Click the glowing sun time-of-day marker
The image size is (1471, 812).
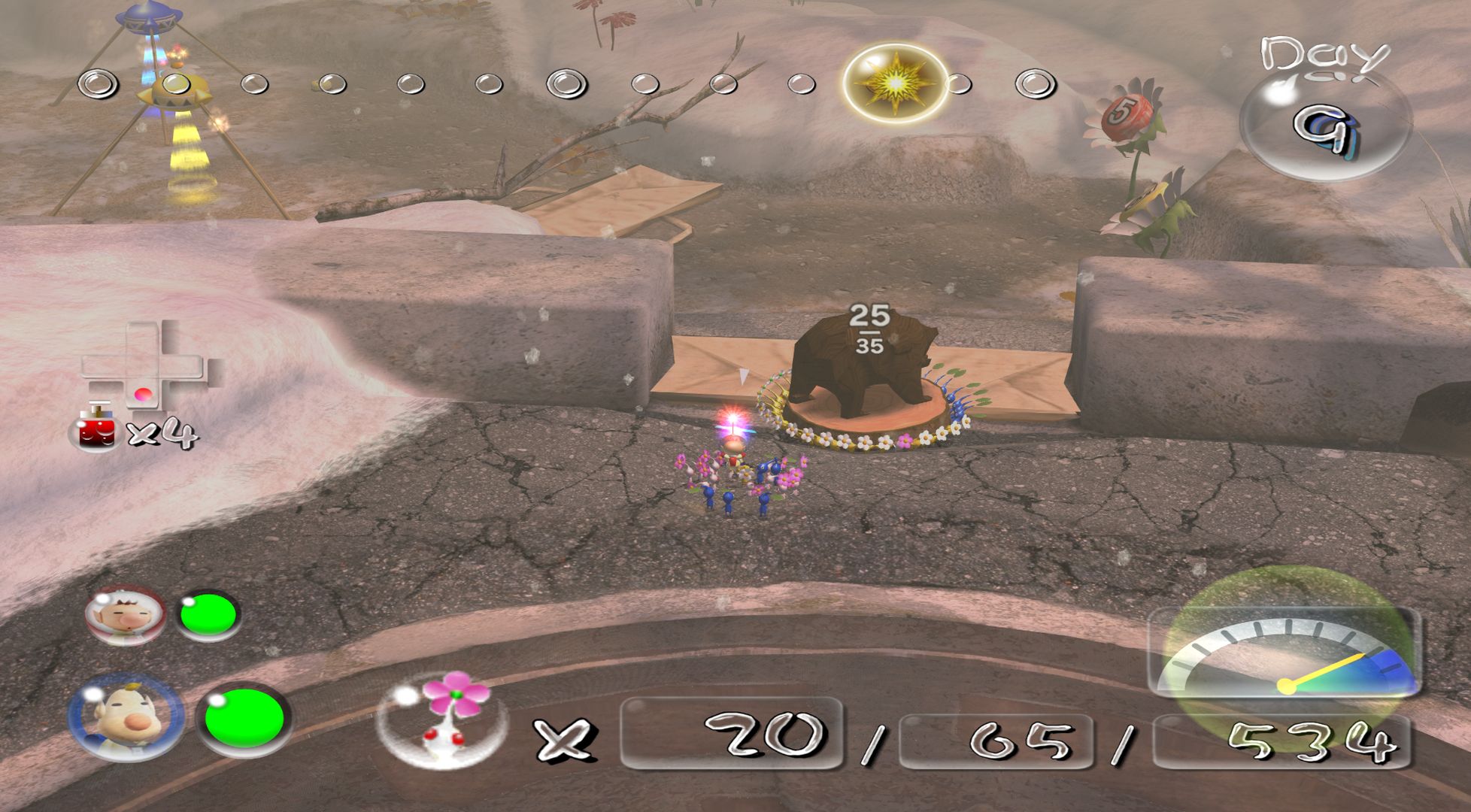[894, 82]
